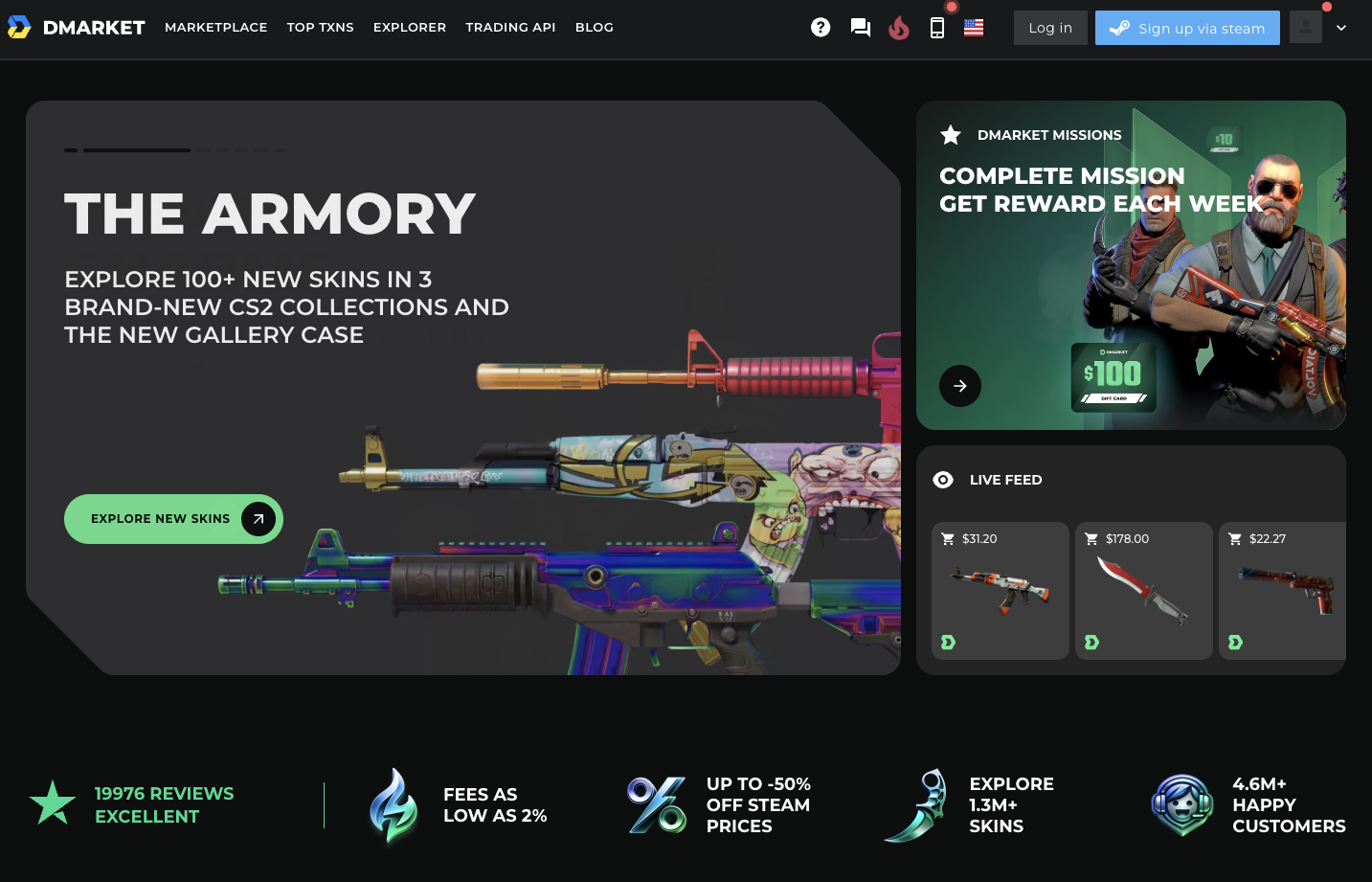Click the Log in button

[x=1050, y=28]
